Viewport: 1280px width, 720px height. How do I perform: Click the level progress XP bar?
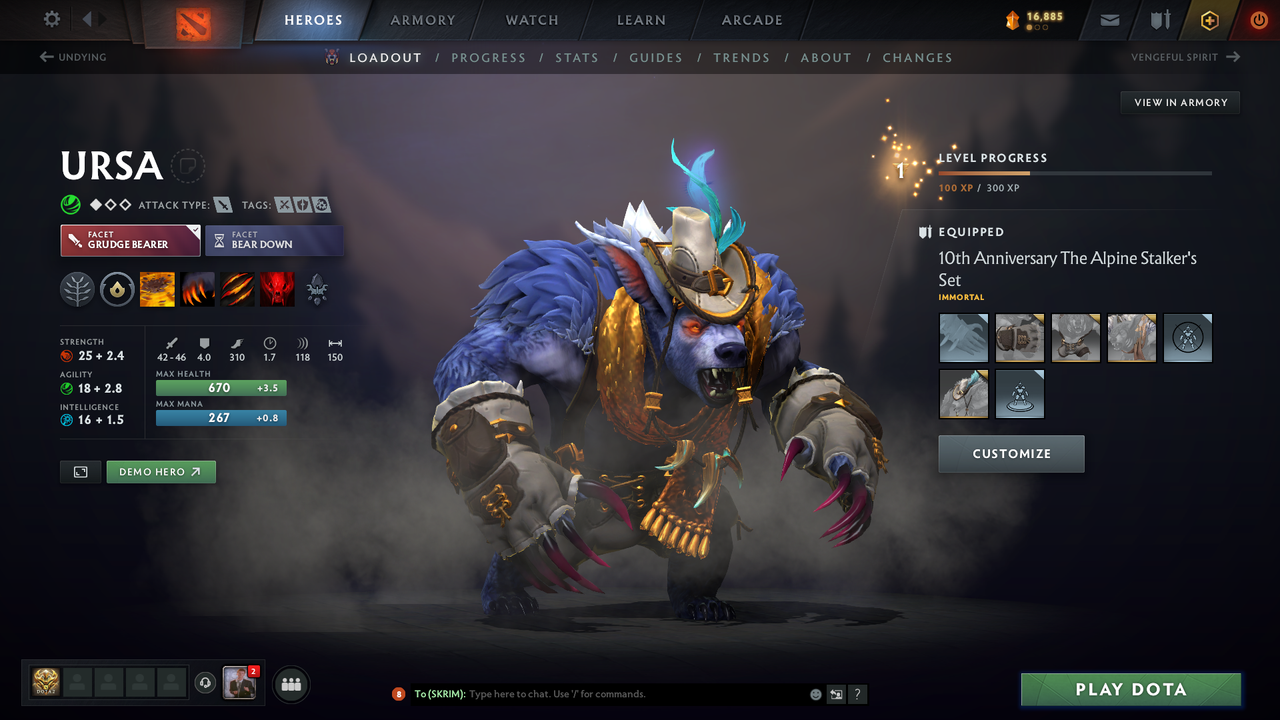pos(1075,172)
